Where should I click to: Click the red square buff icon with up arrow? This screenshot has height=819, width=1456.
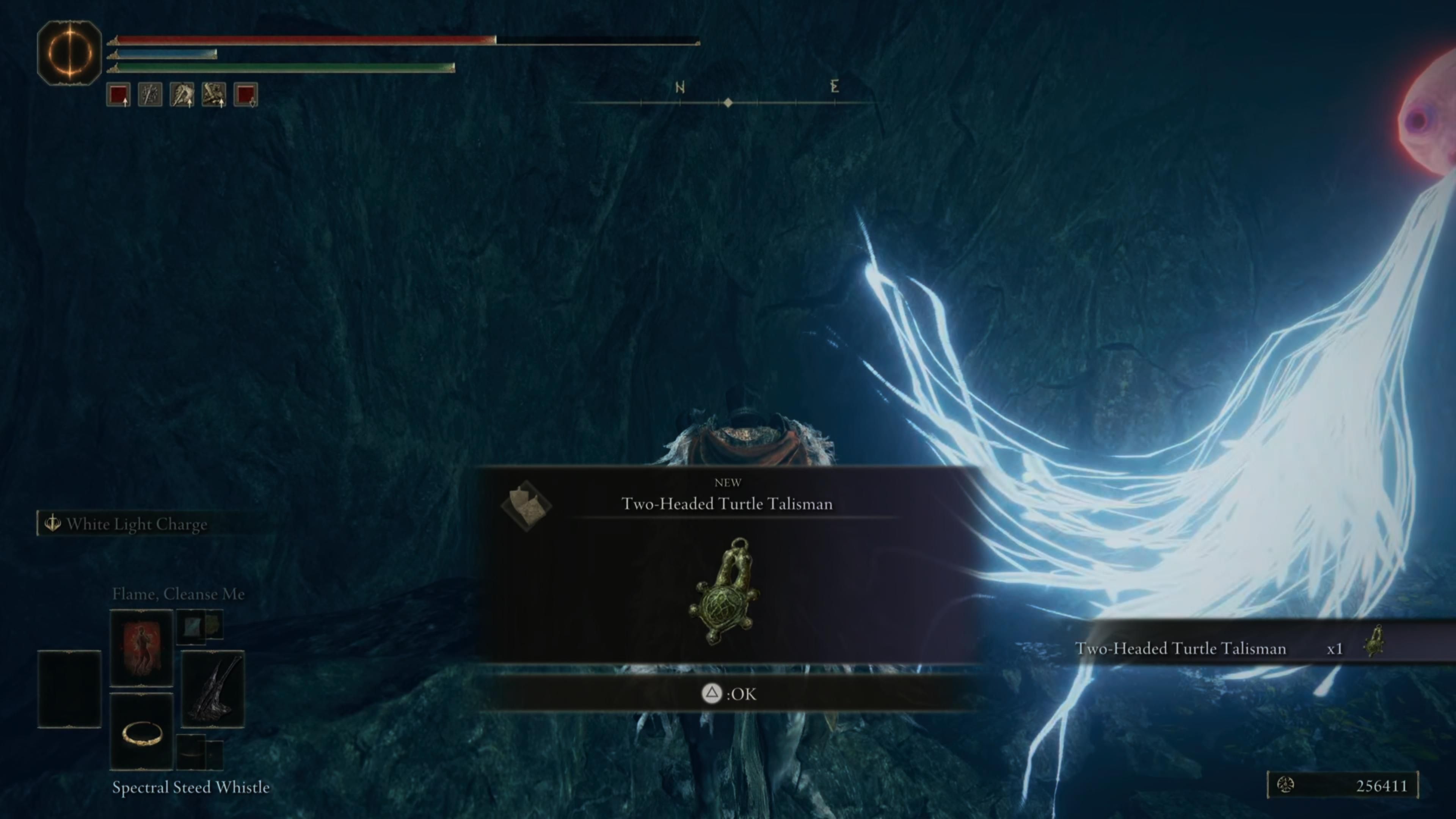118,94
